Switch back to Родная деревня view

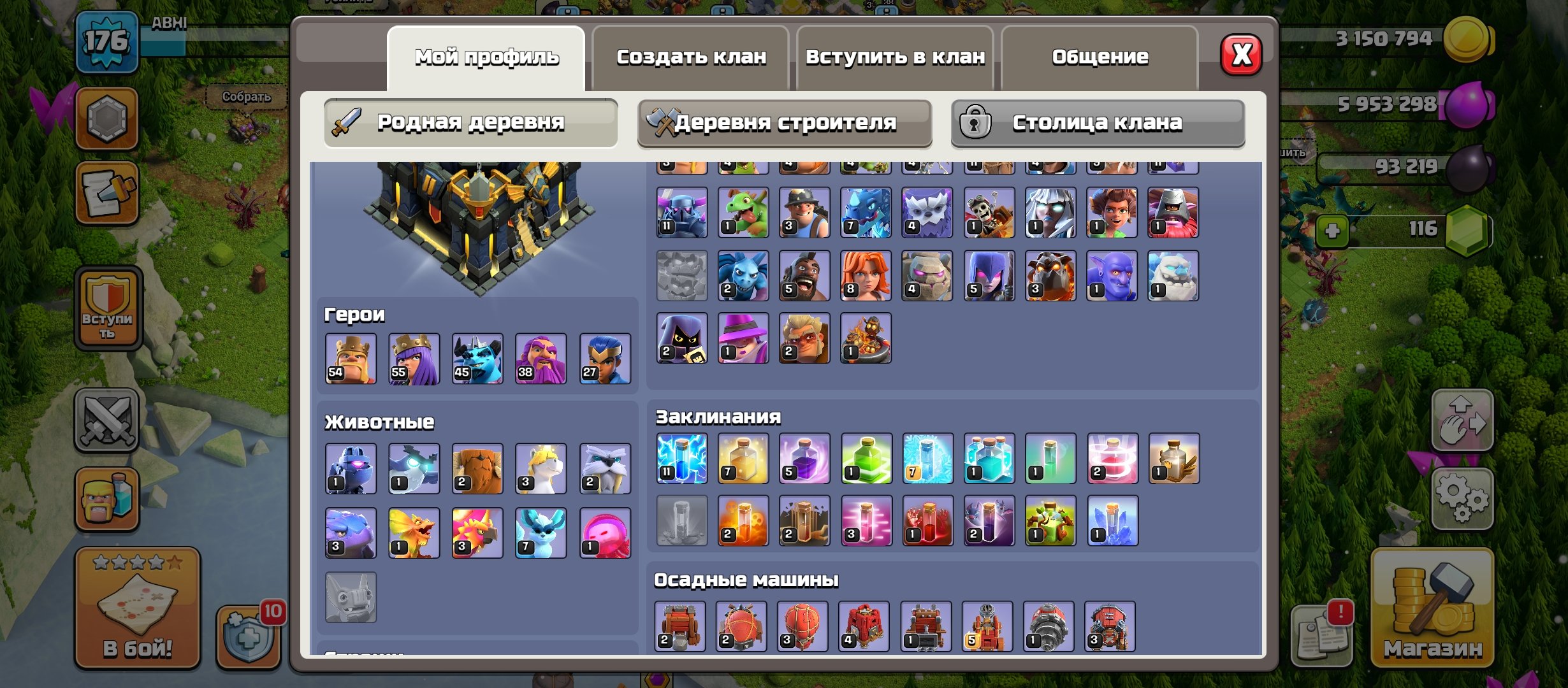tap(470, 122)
